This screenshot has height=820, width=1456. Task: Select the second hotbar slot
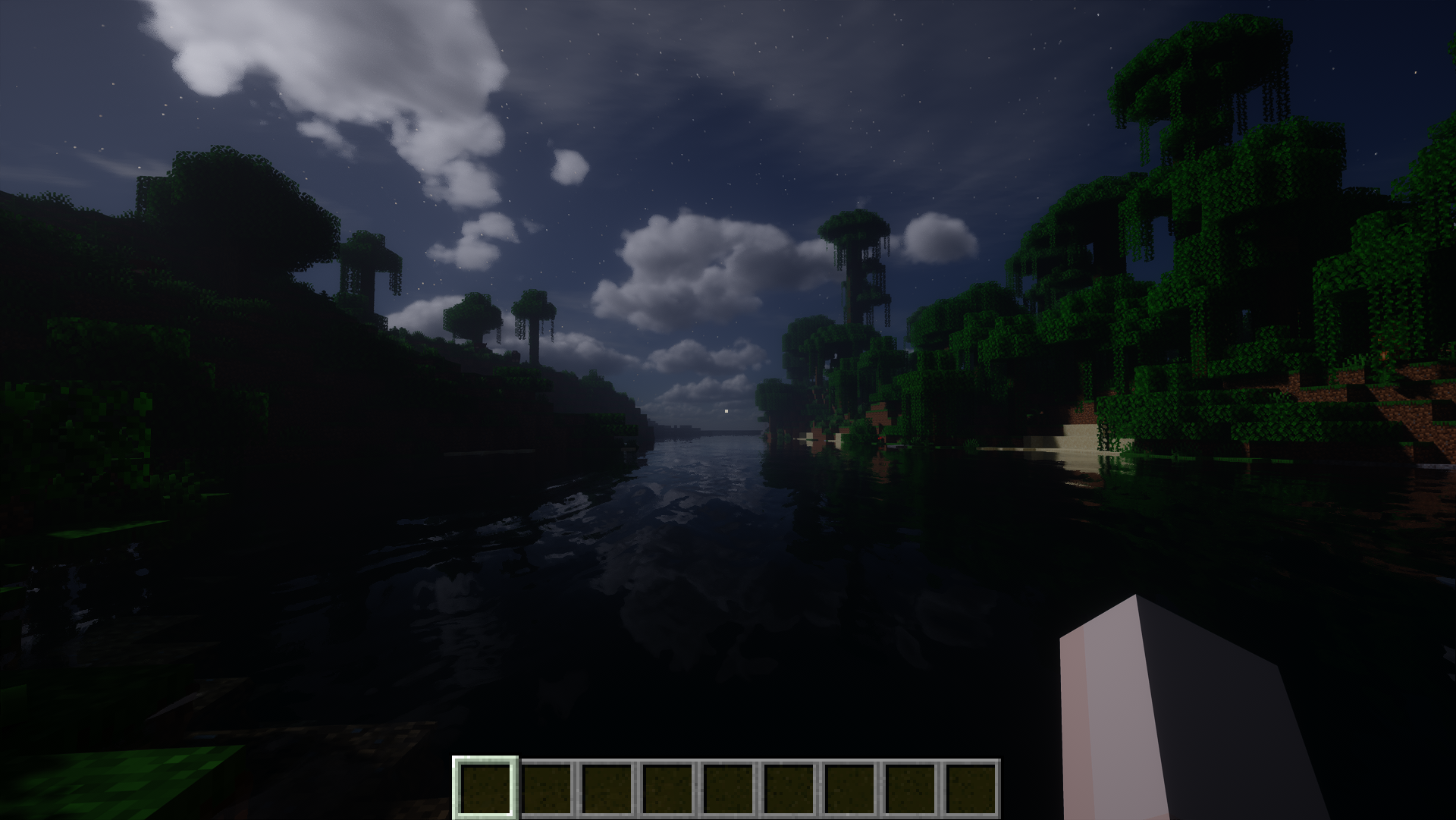point(547,787)
